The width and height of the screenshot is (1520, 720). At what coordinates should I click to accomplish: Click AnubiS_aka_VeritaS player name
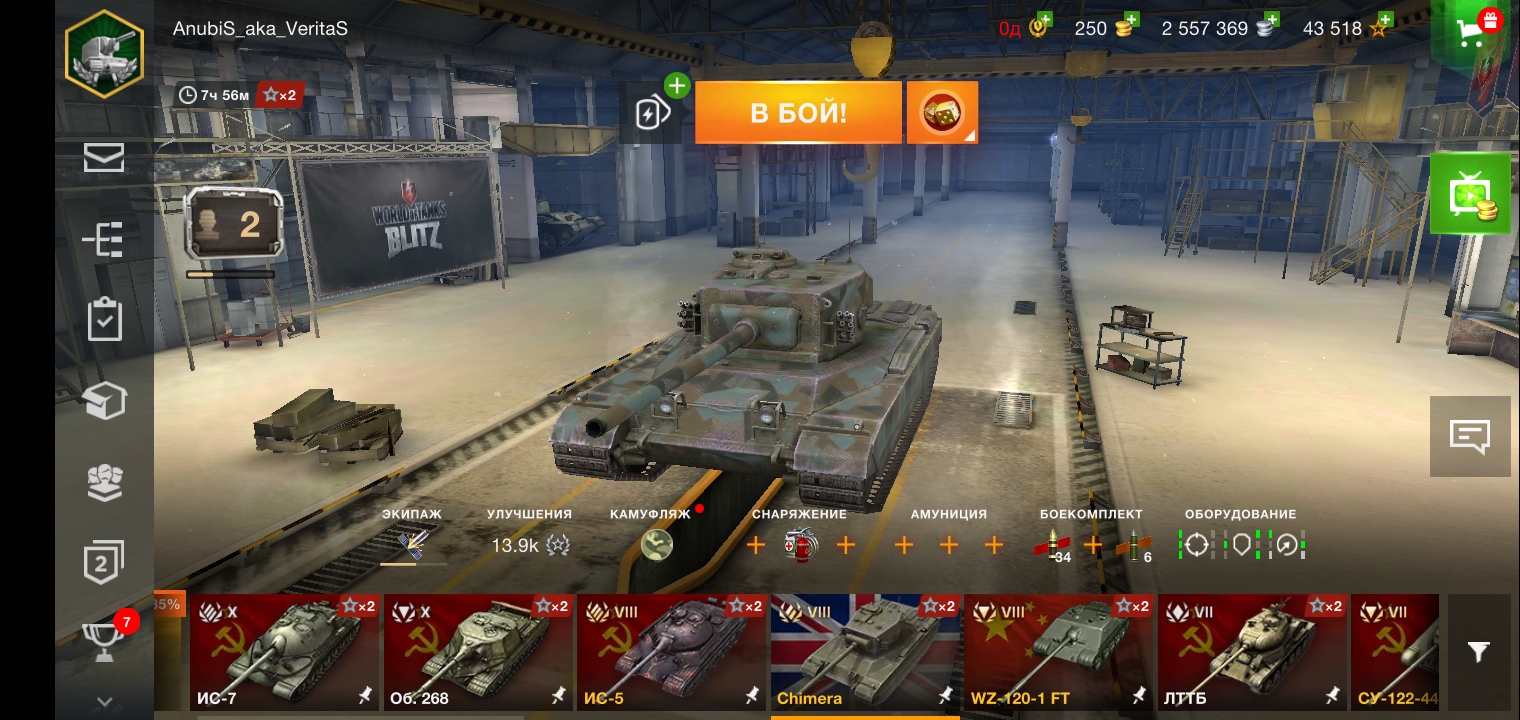point(259,28)
